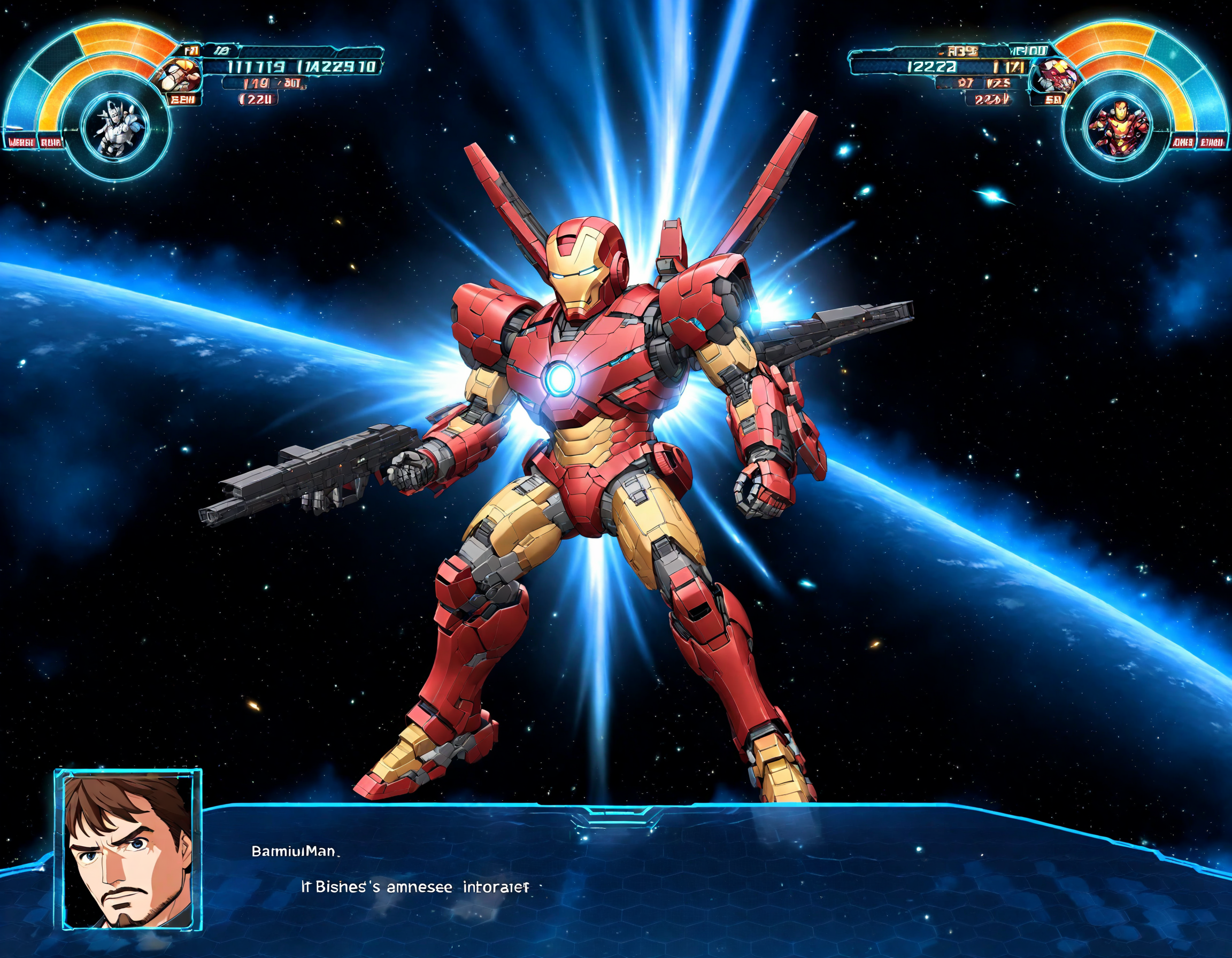Viewport: 1232px width, 958px height.
Task: Advance the dialogue by clicking the text line
Action: tap(415, 887)
